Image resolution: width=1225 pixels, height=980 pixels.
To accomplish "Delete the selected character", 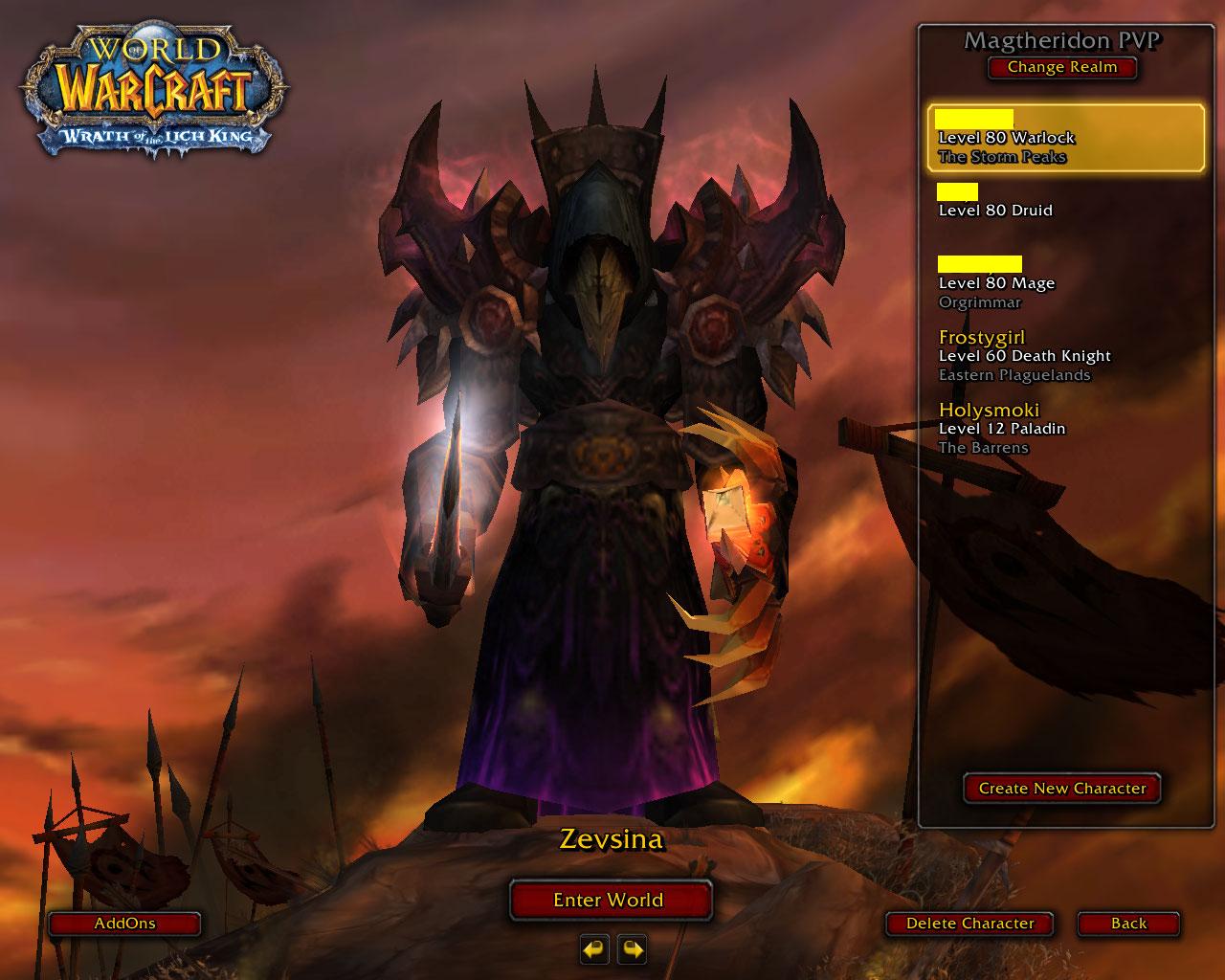I will [x=969, y=924].
